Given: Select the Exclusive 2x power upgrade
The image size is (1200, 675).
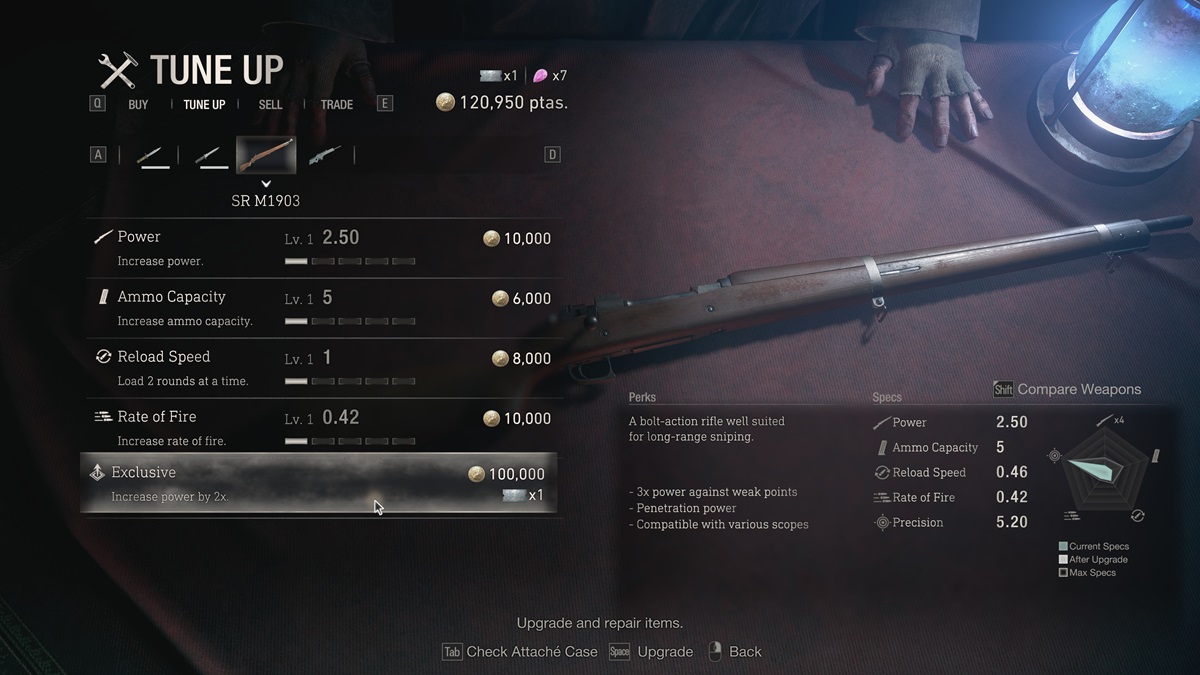Looking at the screenshot, I should click(x=320, y=484).
